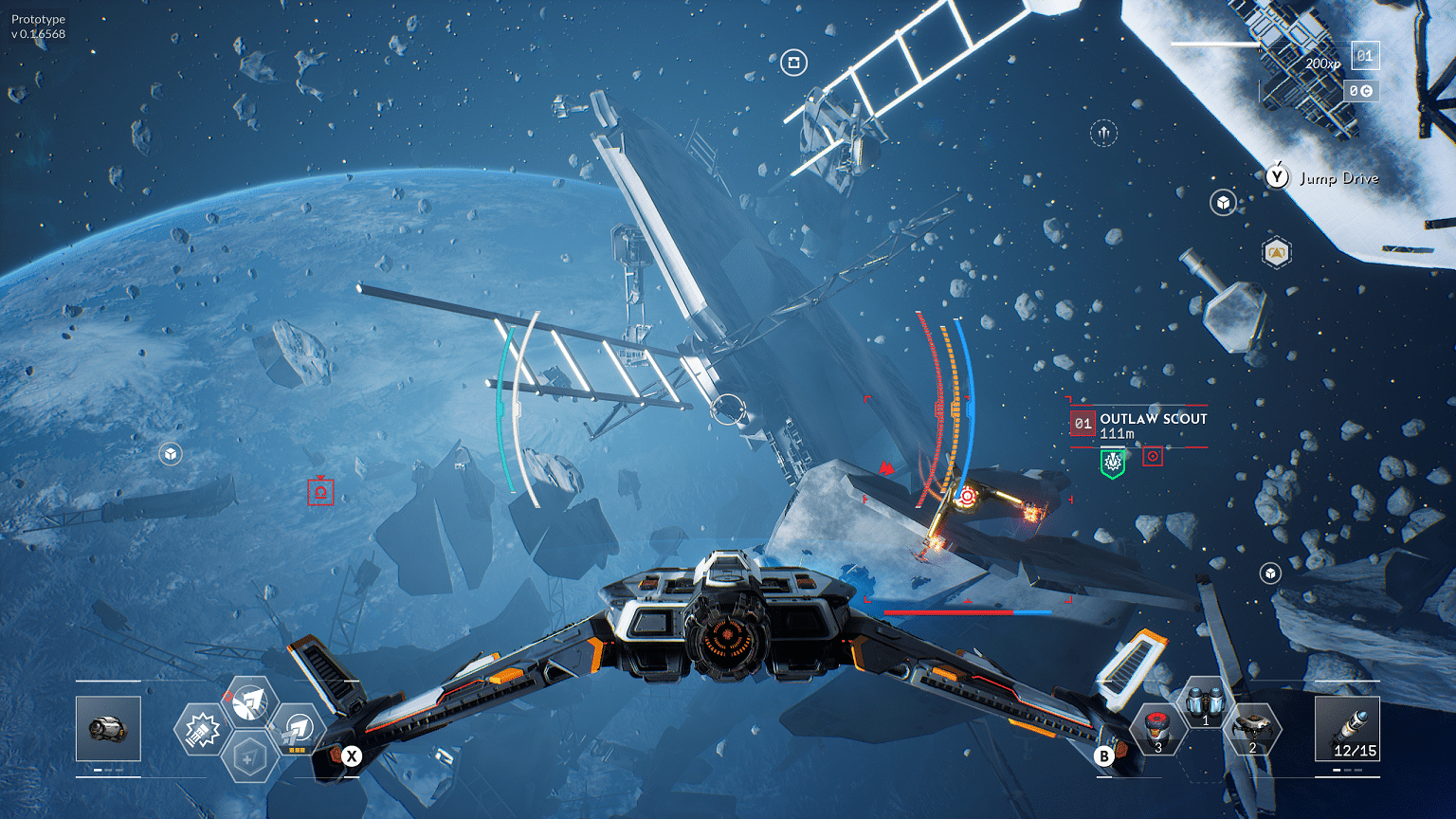Select the green faction shield badge
Screen dimensions: 1456x819
(1112, 463)
